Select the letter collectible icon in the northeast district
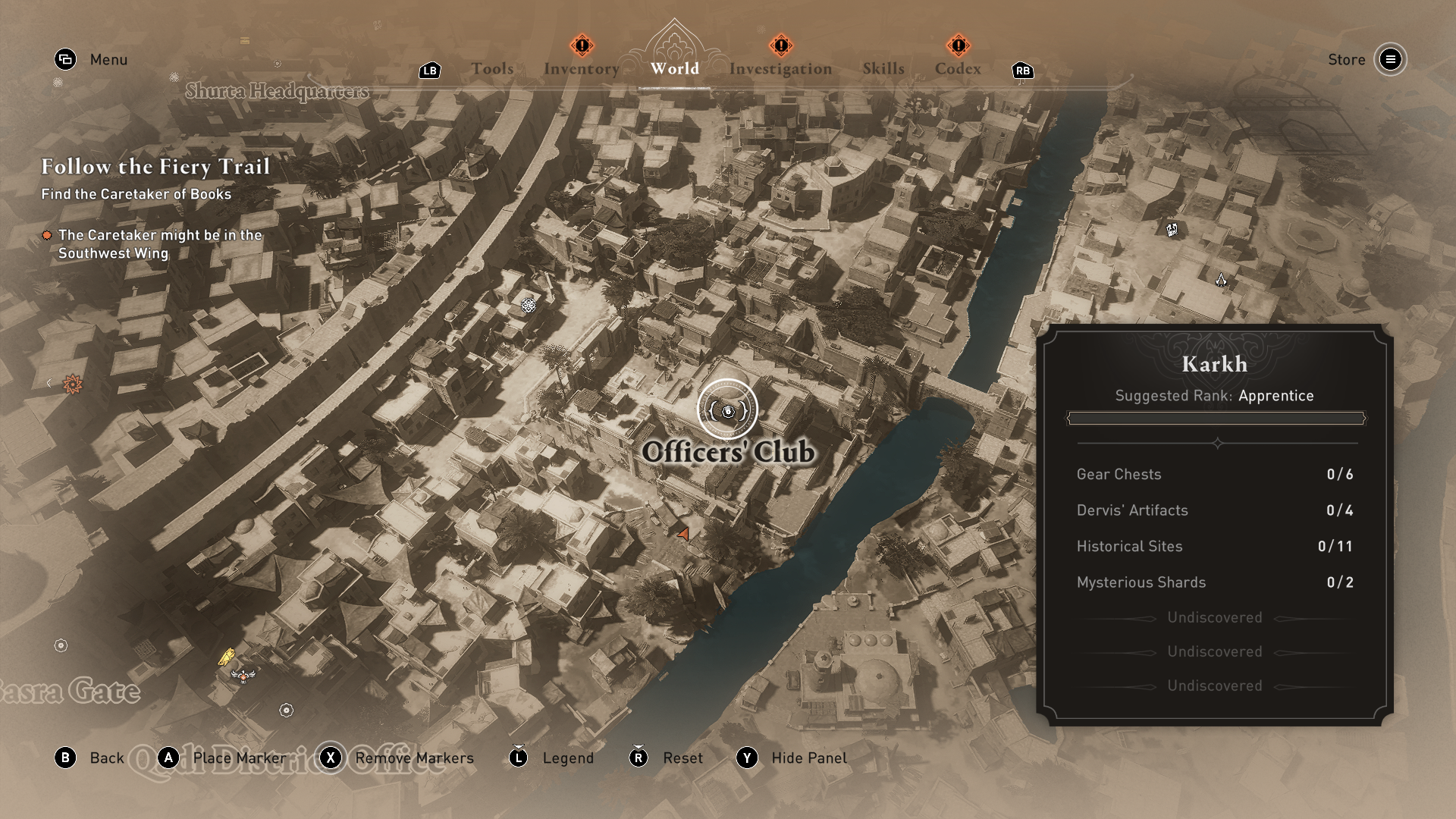 pyautogui.click(x=1171, y=230)
